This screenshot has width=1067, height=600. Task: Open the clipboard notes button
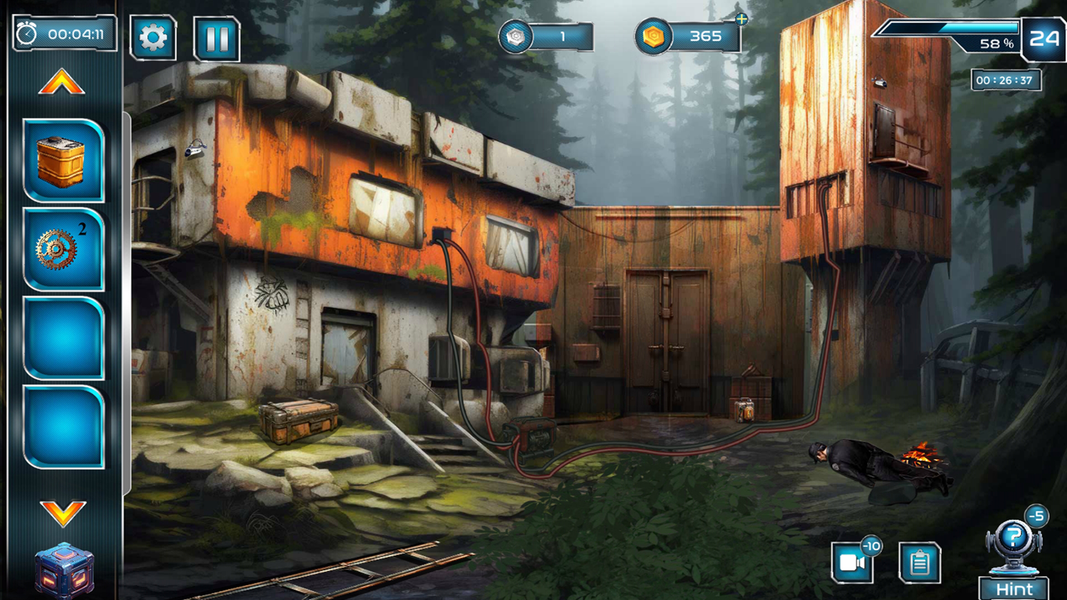(919, 562)
